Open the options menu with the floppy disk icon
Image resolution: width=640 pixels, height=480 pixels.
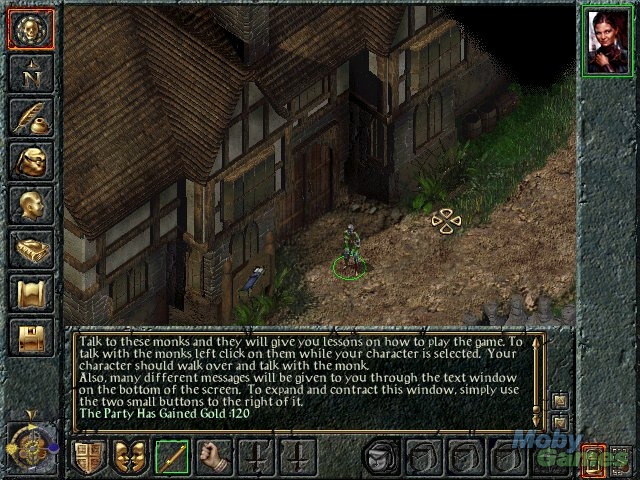click(x=29, y=338)
